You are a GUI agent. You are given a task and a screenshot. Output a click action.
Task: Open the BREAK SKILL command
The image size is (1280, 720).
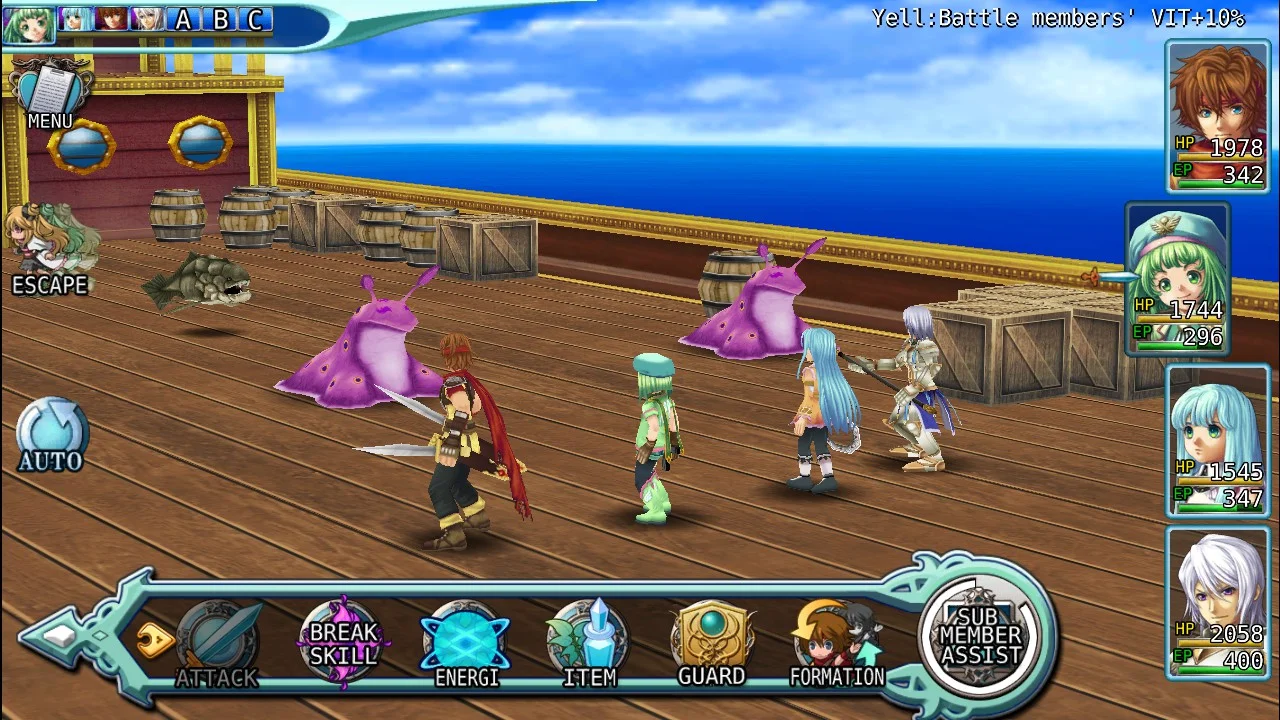pos(343,643)
